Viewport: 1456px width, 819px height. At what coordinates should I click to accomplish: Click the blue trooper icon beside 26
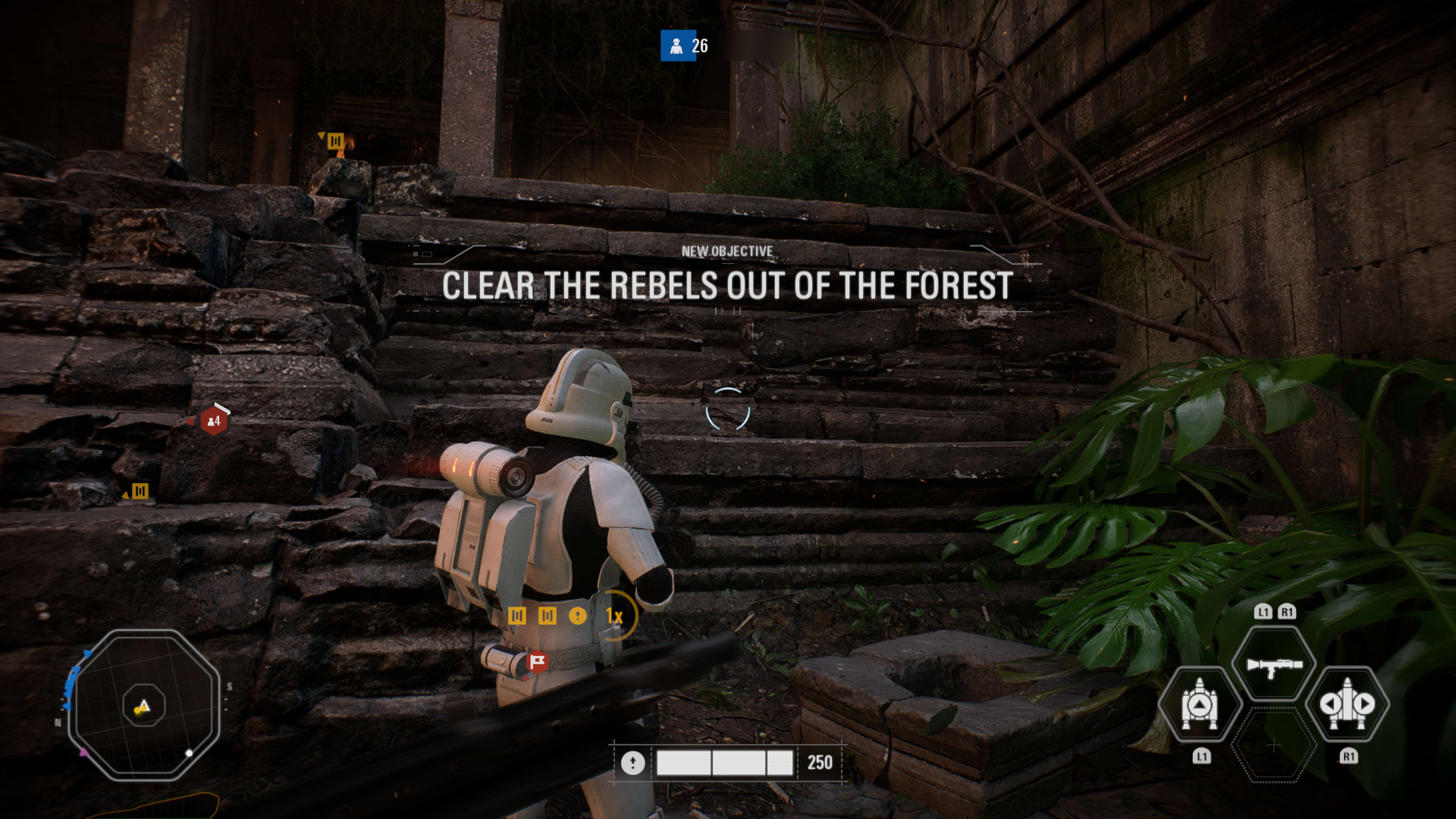click(677, 46)
